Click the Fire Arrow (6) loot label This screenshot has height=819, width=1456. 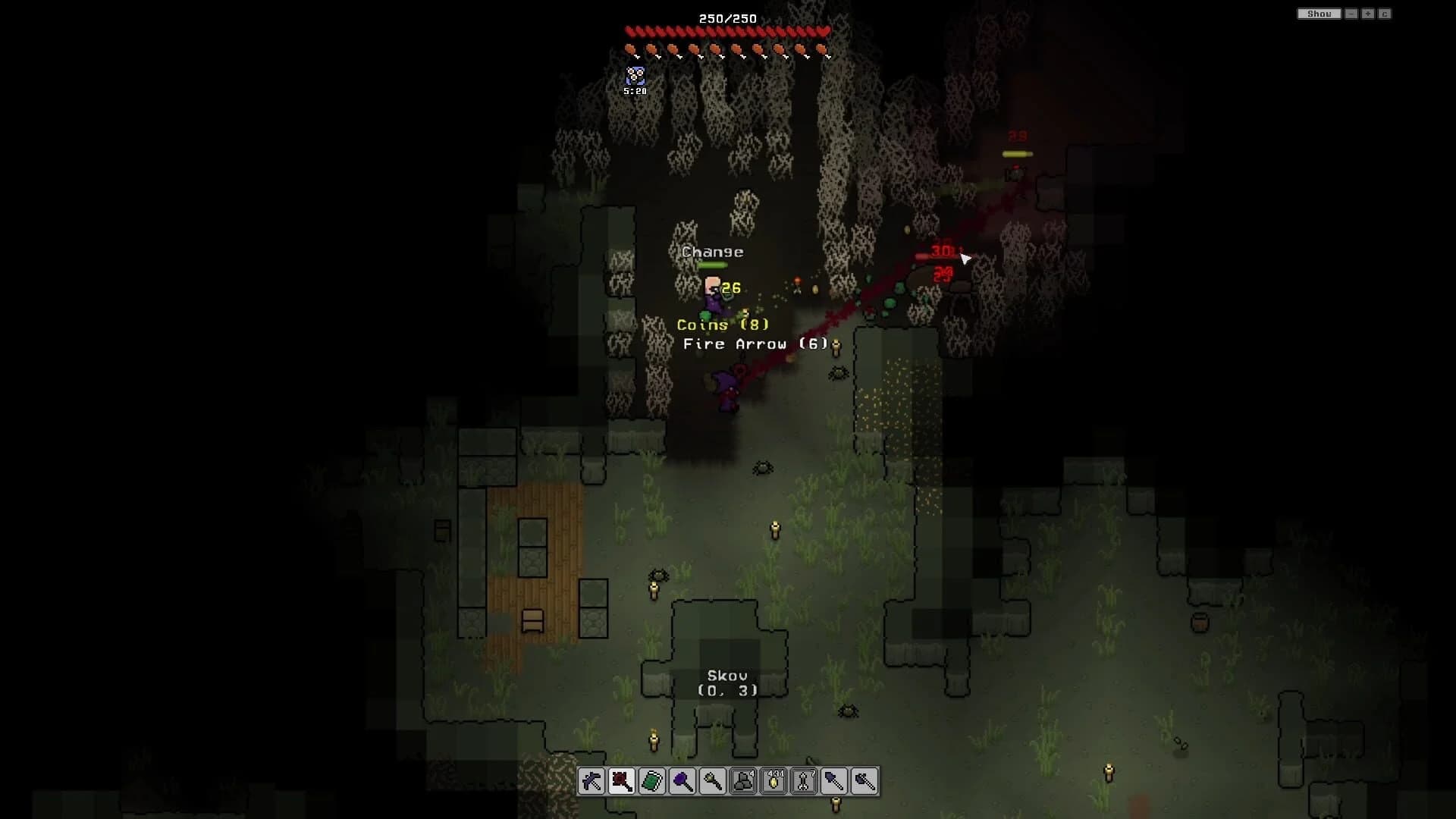pos(754,344)
